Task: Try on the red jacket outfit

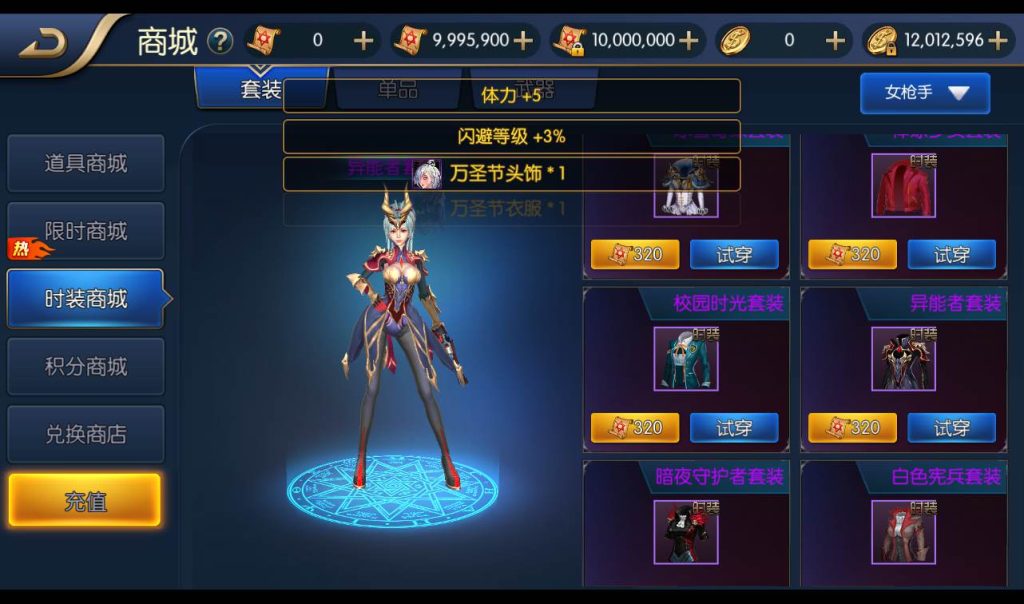Action: point(951,255)
